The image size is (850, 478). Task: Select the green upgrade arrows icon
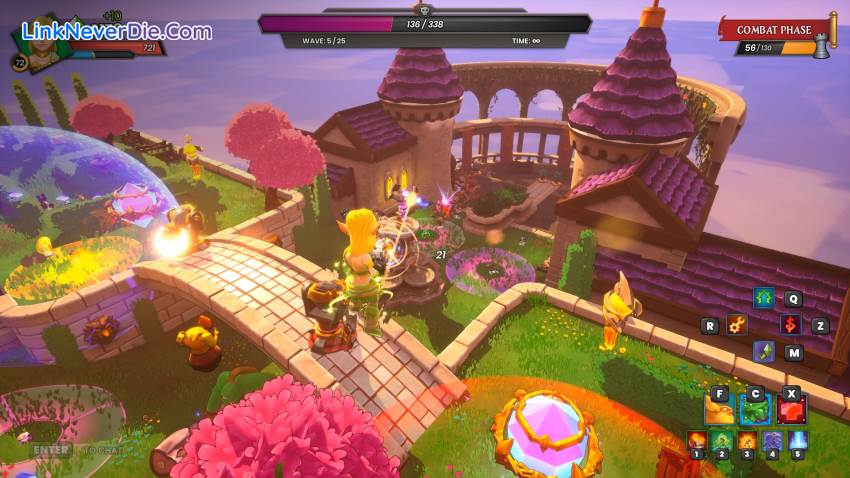pos(764,298)
